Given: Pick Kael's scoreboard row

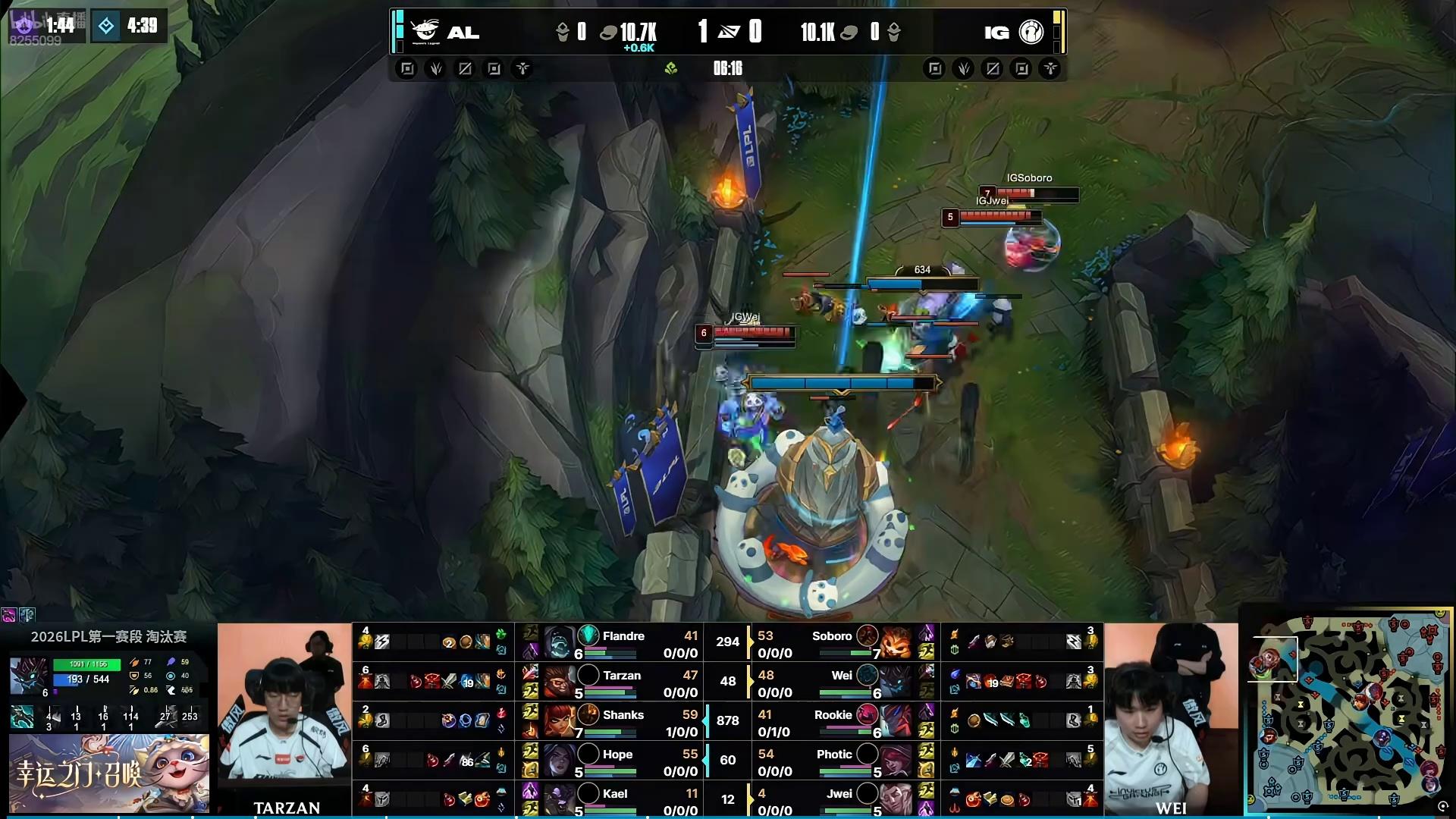Looking at the screenshot, I should (x=622, y=801).
